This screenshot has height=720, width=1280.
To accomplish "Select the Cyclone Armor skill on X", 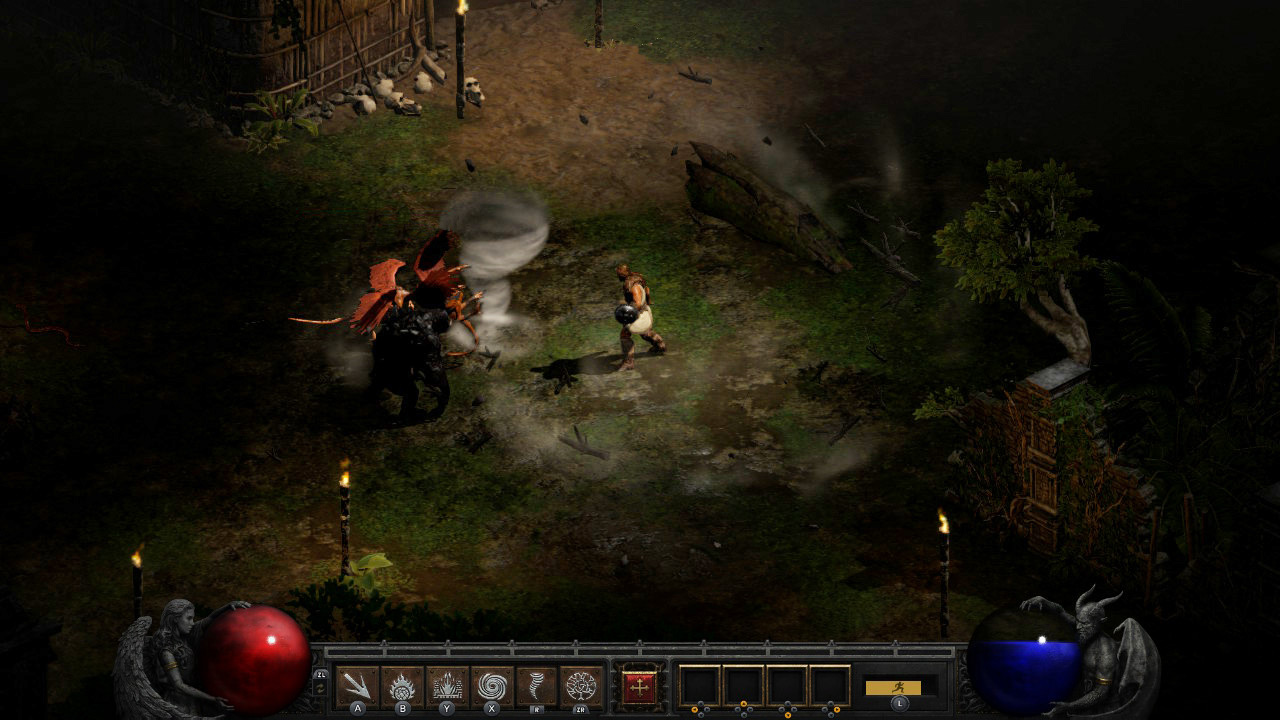I will point(489,685).
